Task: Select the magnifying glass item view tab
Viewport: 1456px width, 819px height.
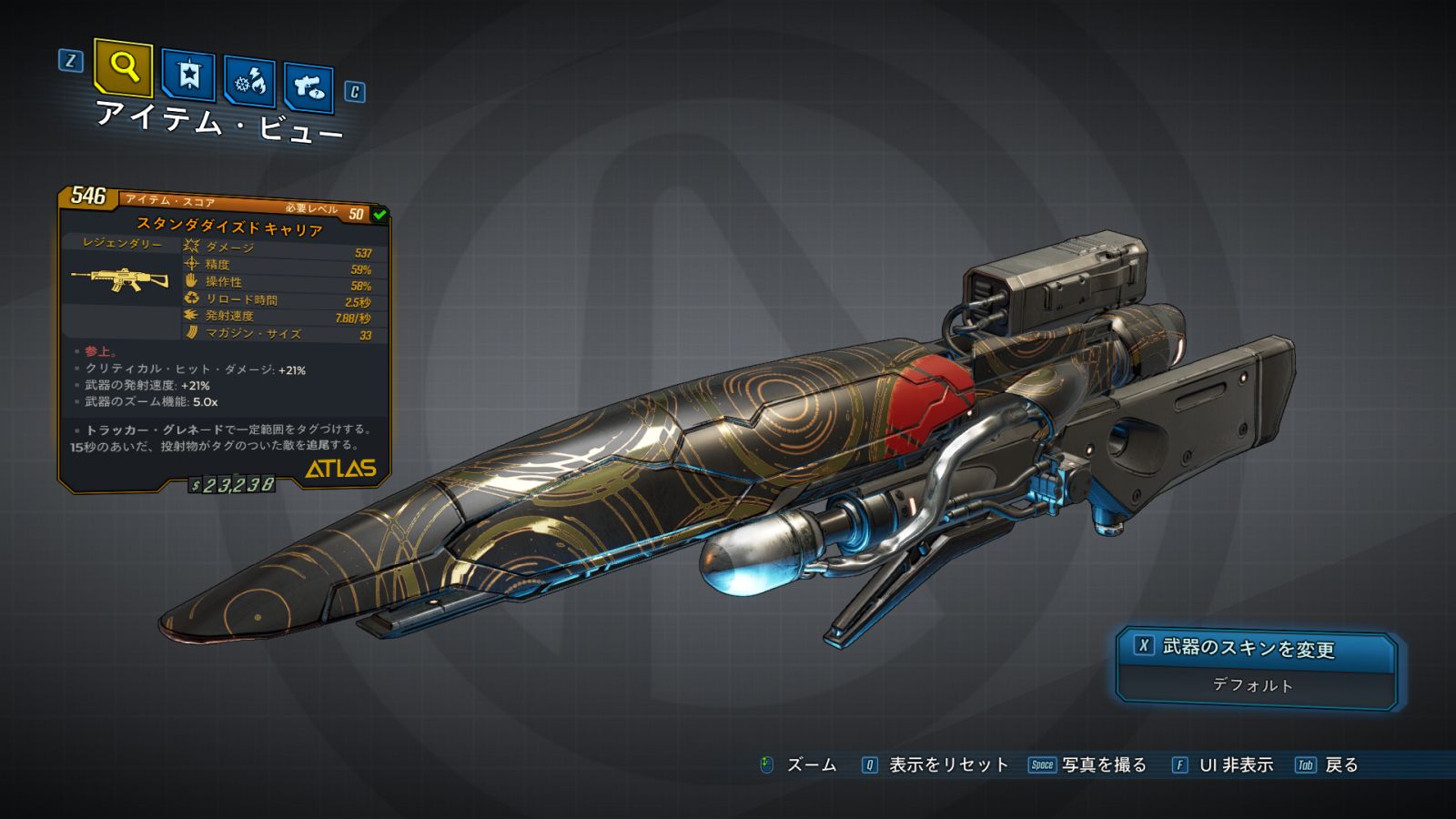Action: pos(123,67)
